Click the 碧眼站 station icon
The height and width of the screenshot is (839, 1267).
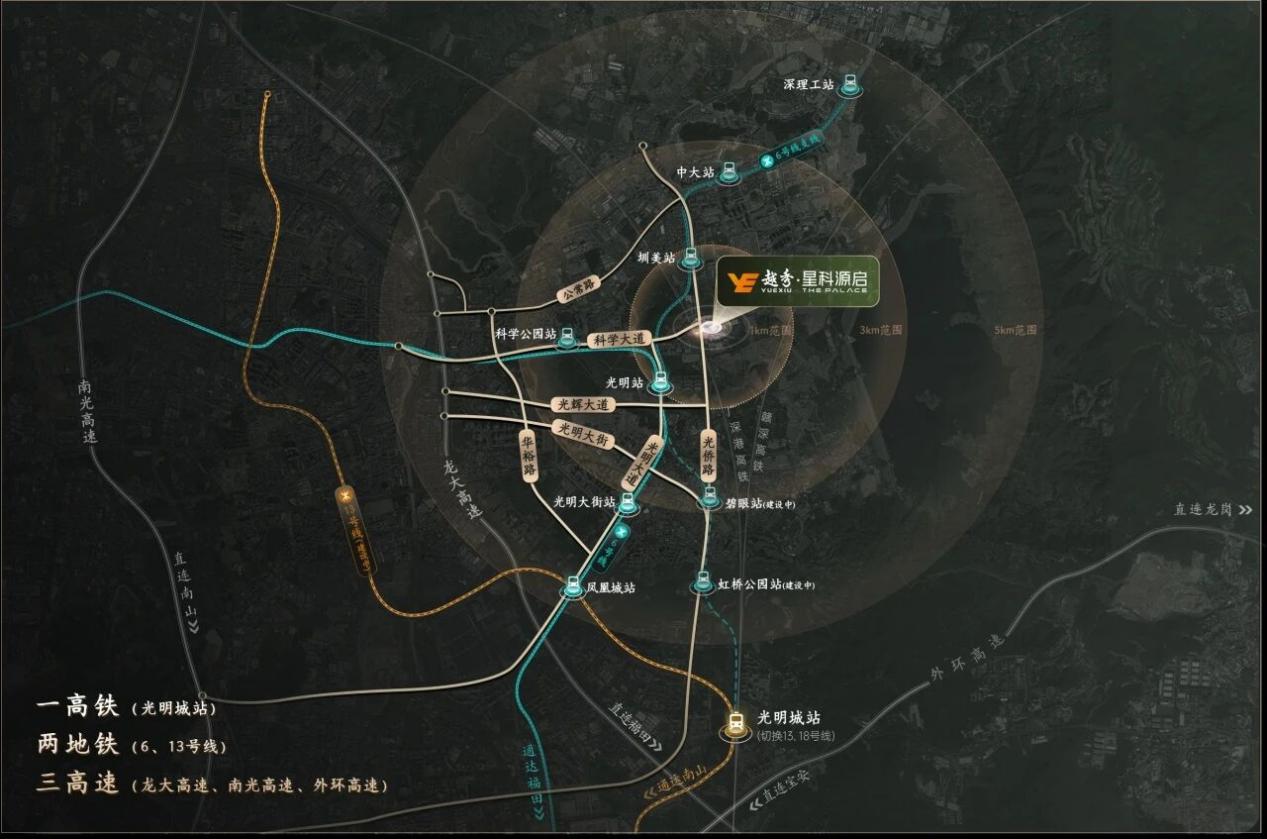pyautogui.click(x=709, y=496)
